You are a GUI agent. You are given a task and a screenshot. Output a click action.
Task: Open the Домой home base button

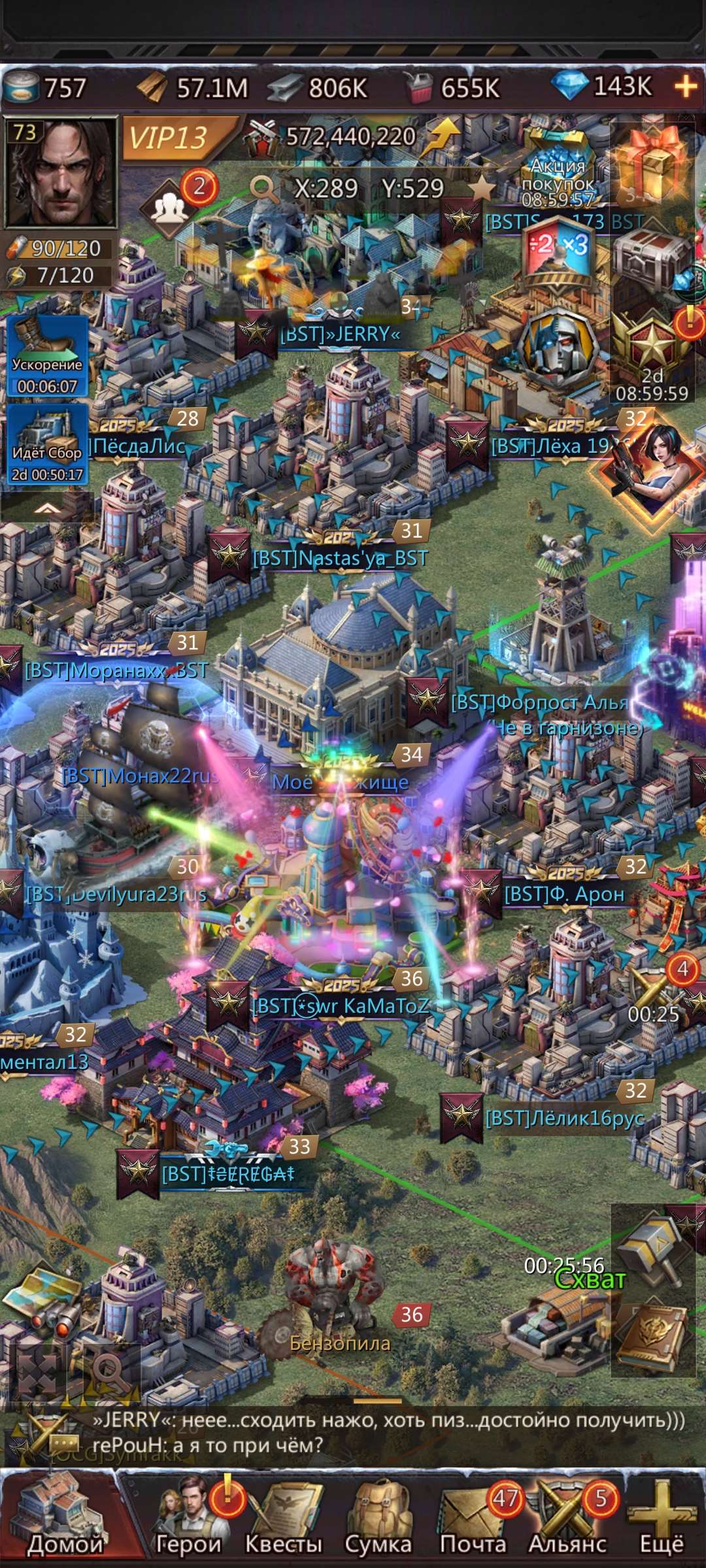coord(64,1517)
